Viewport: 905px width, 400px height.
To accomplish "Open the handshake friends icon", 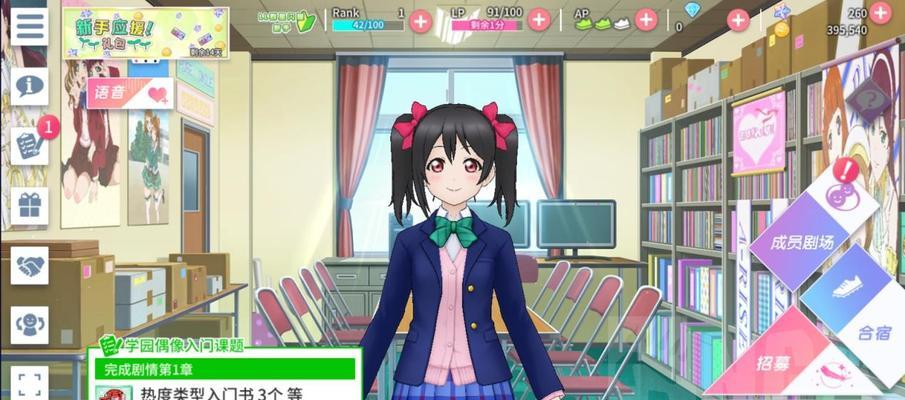I will coord(30,265).
